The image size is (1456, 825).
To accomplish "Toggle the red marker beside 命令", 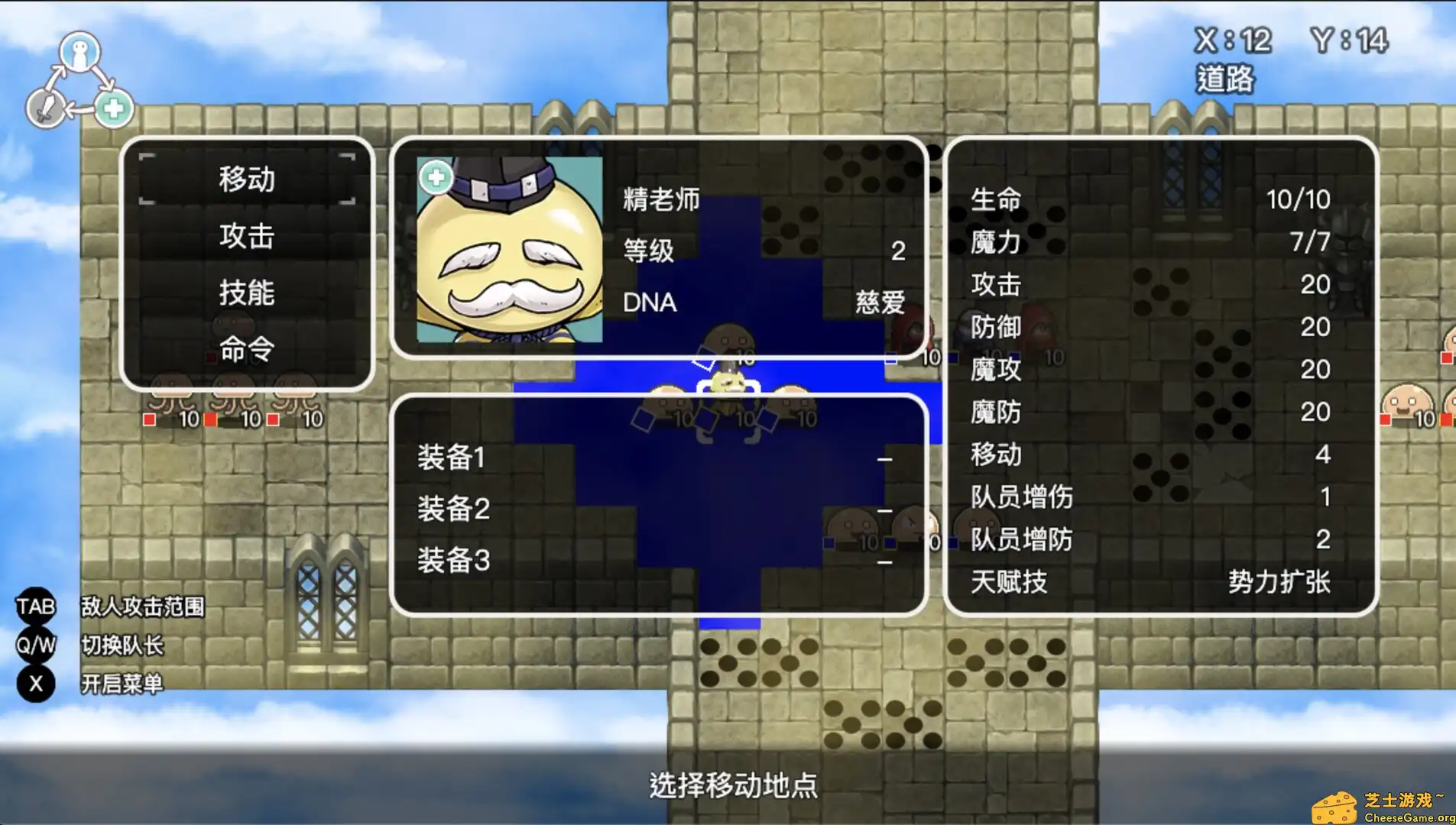I will pyautogui.click(x=212, y=356).
